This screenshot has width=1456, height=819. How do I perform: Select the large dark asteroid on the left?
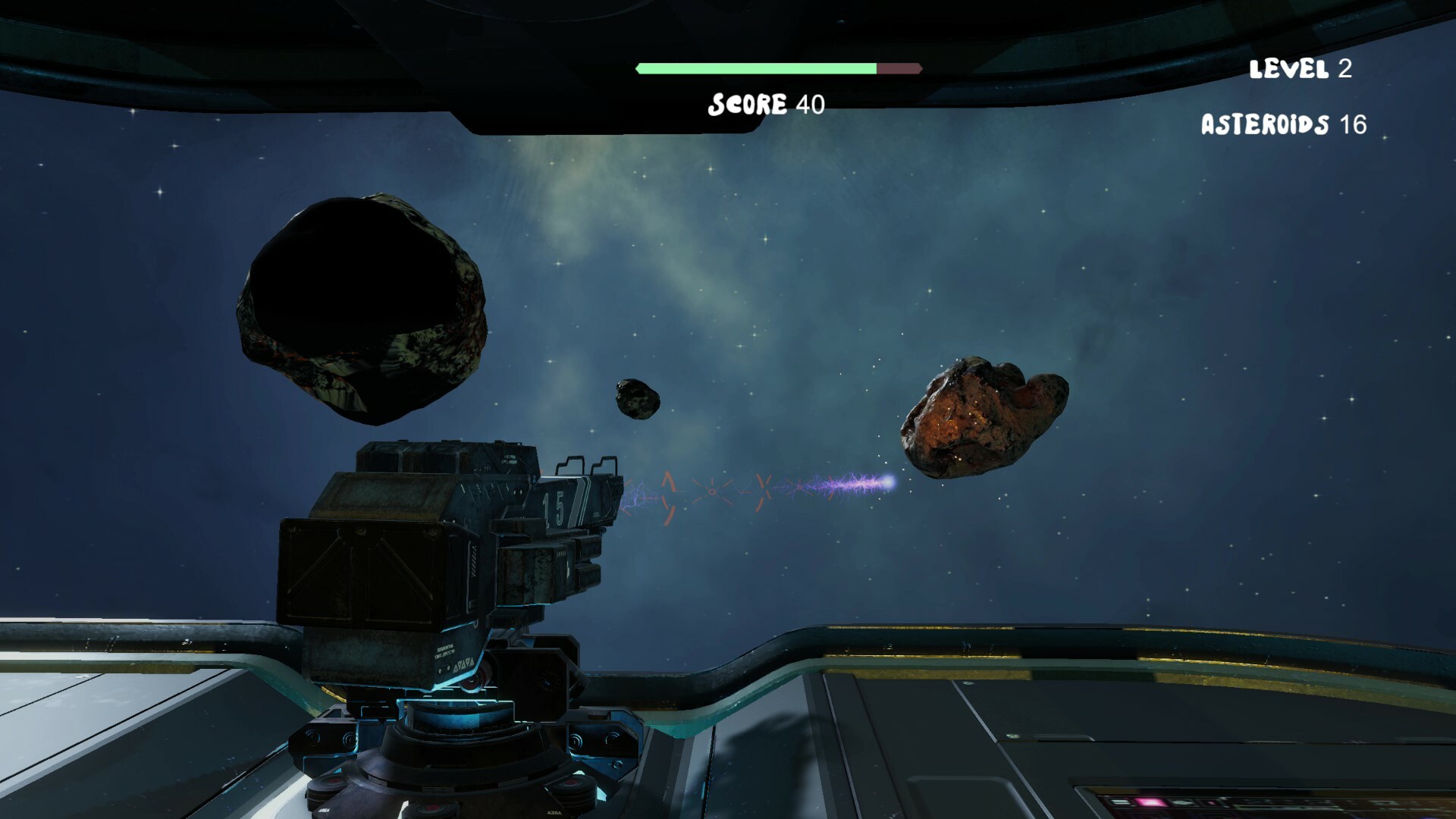coord(364,303)
